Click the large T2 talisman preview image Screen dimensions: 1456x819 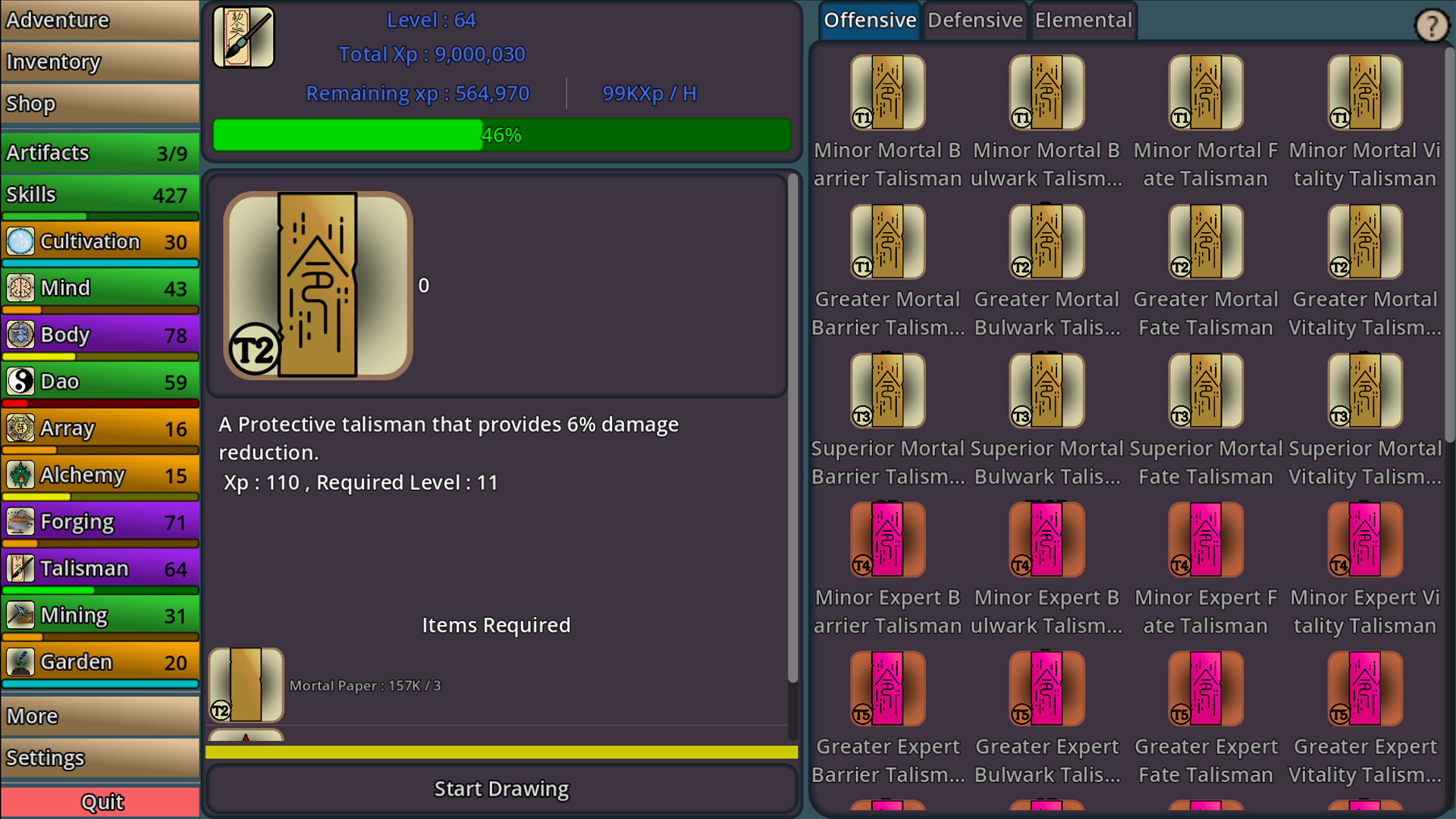click(317, 284)
